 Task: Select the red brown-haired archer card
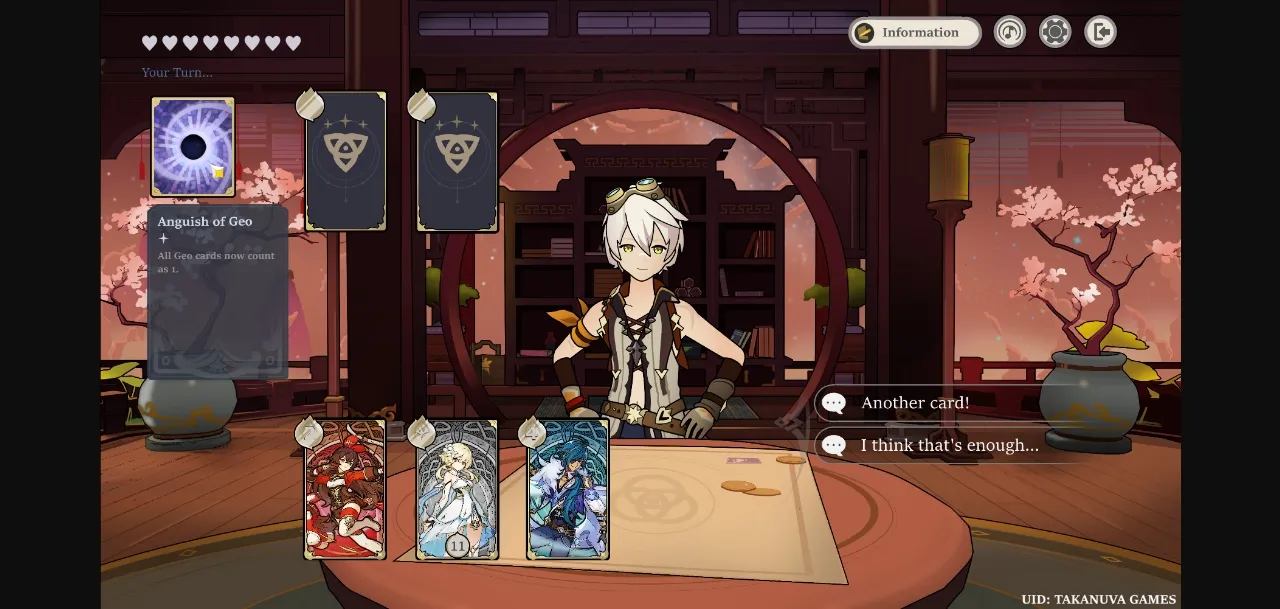coord(345,489)
